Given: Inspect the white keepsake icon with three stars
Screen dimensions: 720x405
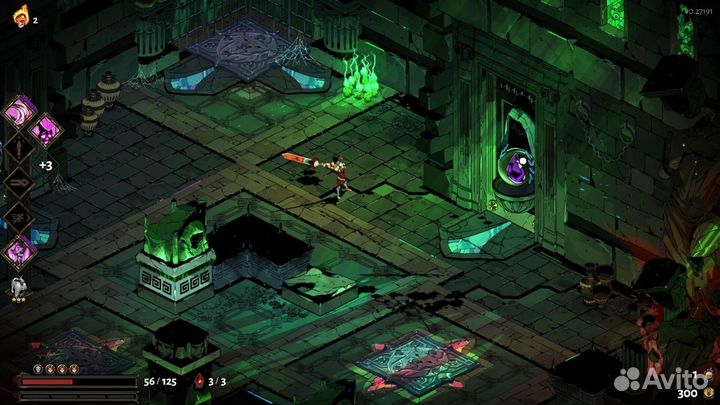Looking at the screenshot, I should 18,288.
